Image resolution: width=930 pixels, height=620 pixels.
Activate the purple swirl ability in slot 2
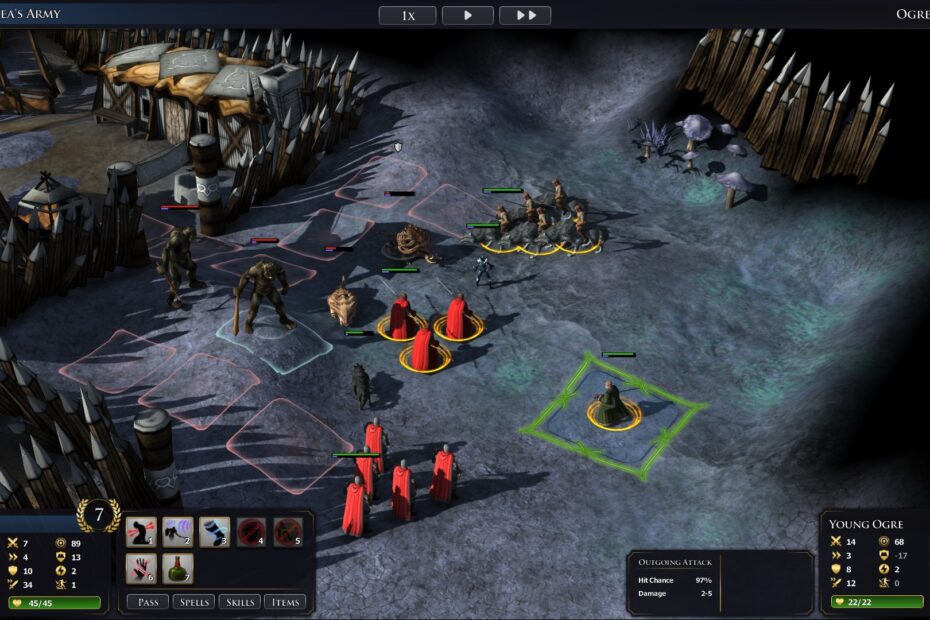coord(178,532)
